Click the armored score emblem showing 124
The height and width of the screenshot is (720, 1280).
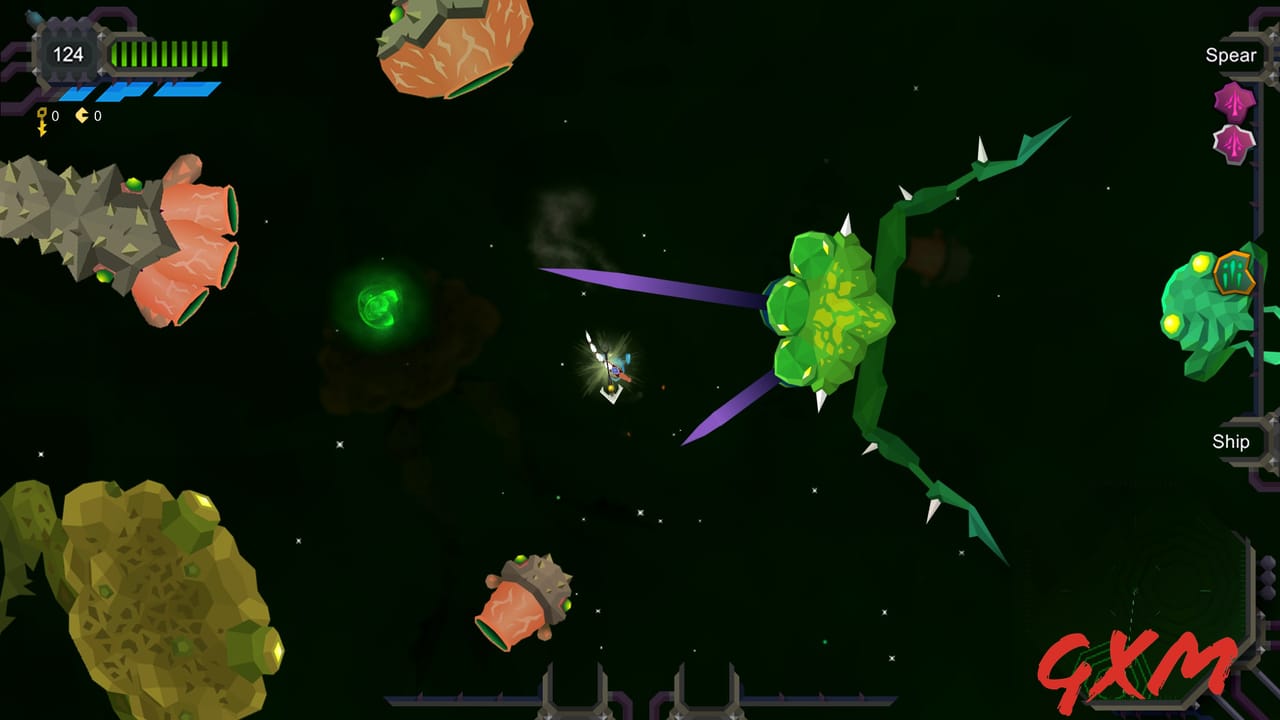click(x=67, y=53)
